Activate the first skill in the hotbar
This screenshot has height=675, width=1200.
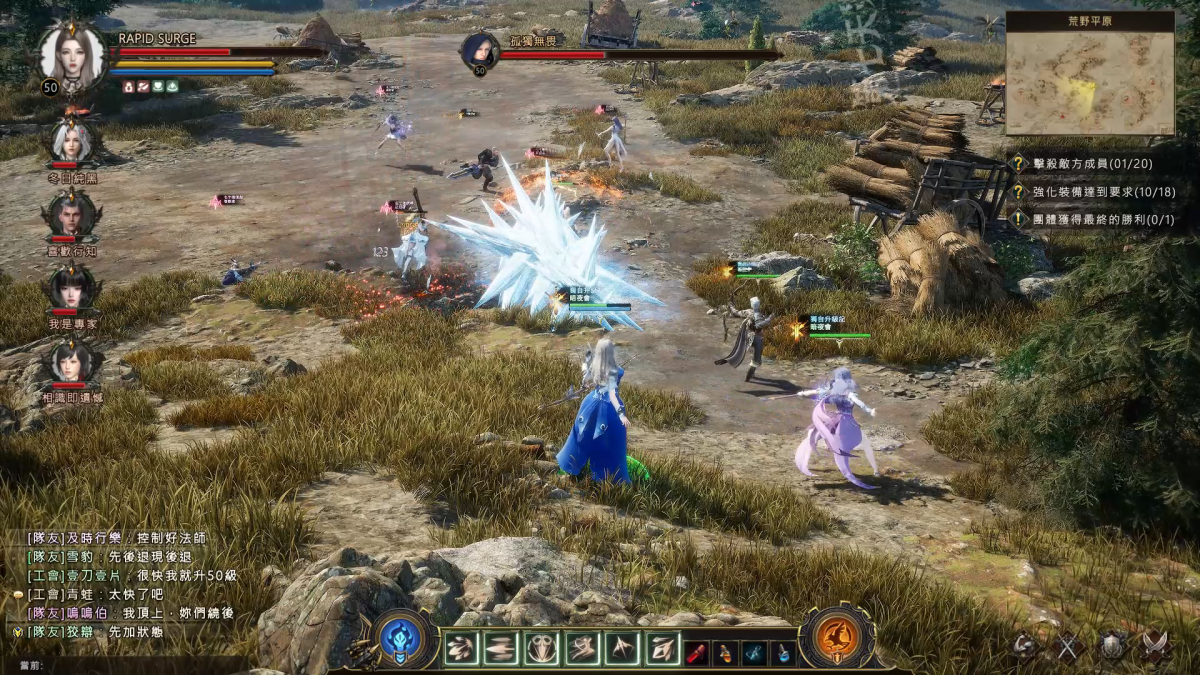click(x=461, y=649)
